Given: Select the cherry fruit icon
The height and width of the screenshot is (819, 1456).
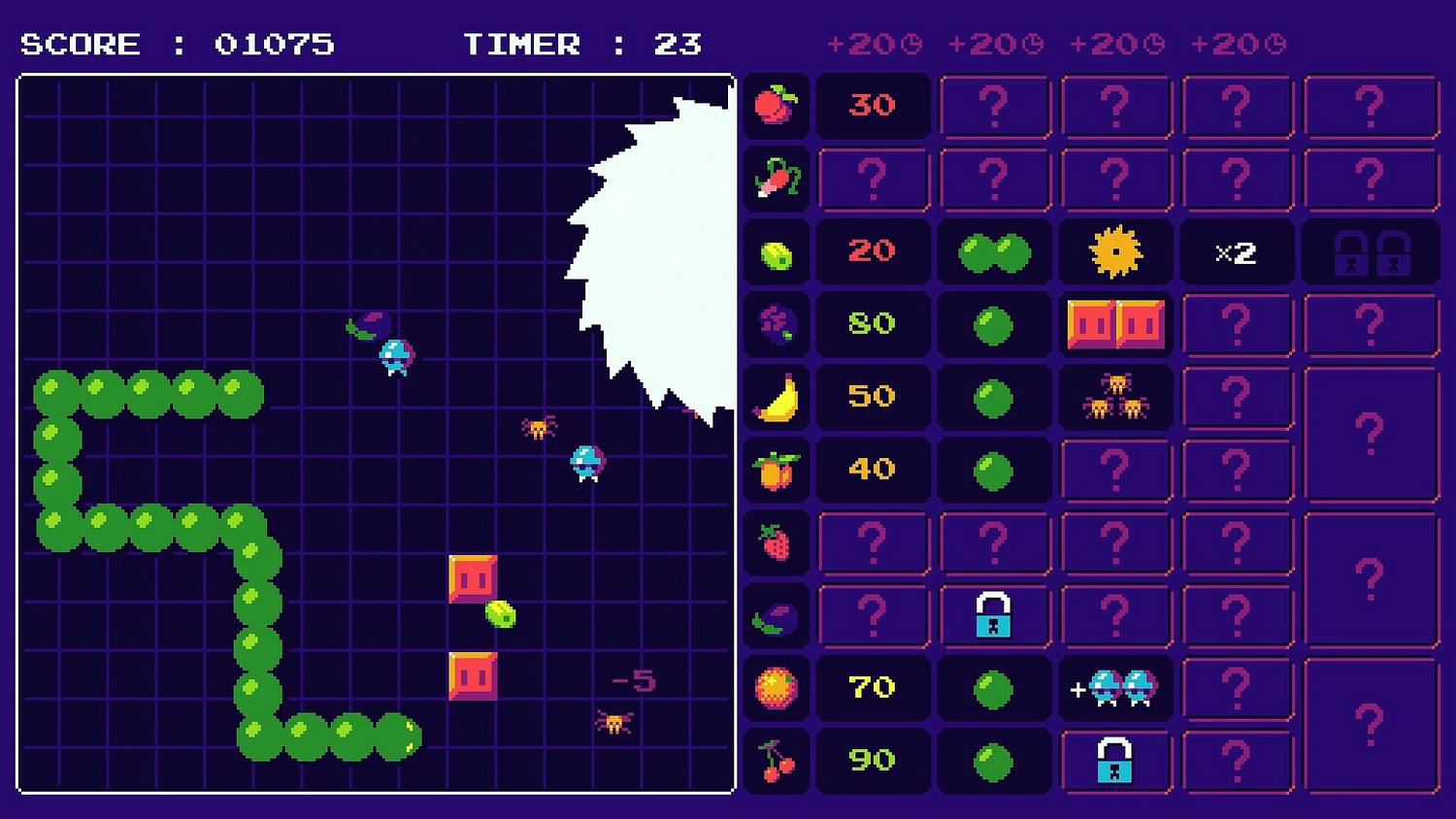Looking at the screenshot, I should coord(776,761).
